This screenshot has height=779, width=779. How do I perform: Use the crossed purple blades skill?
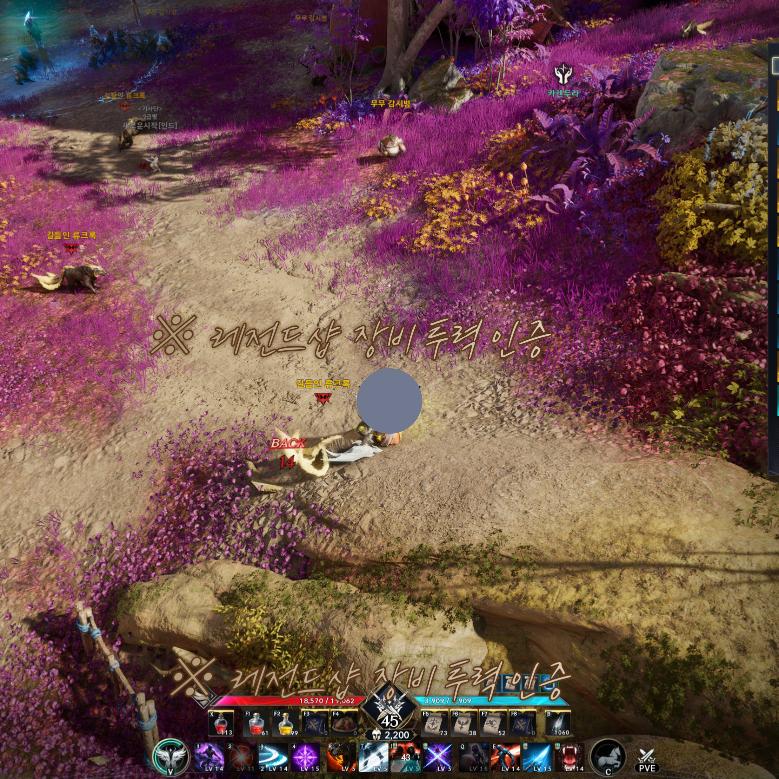pos(439,756)
